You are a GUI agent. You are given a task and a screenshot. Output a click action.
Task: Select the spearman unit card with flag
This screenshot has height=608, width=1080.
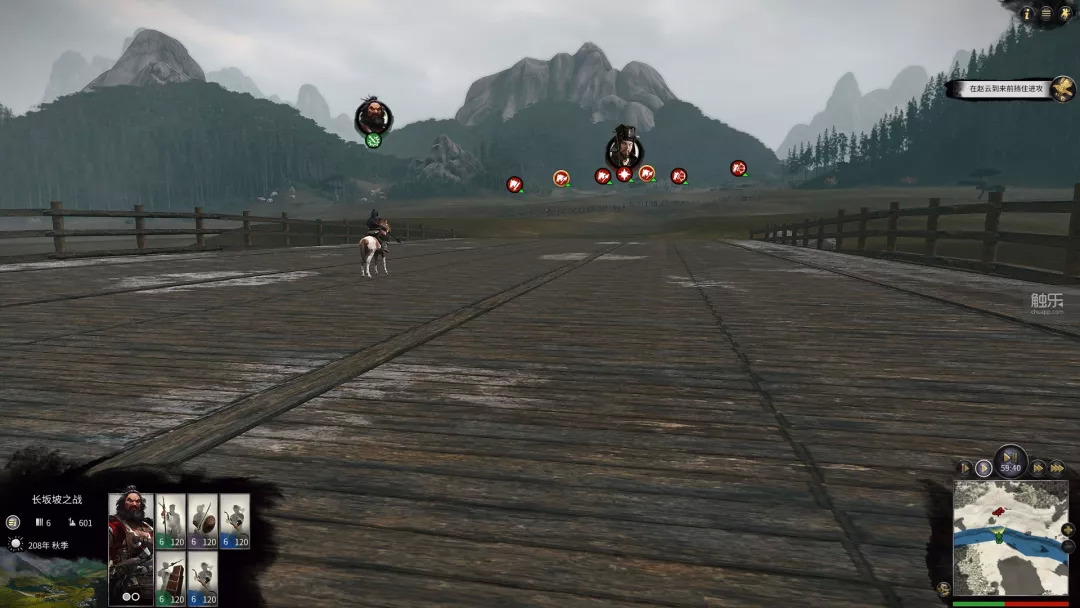[x=170, y=522]
